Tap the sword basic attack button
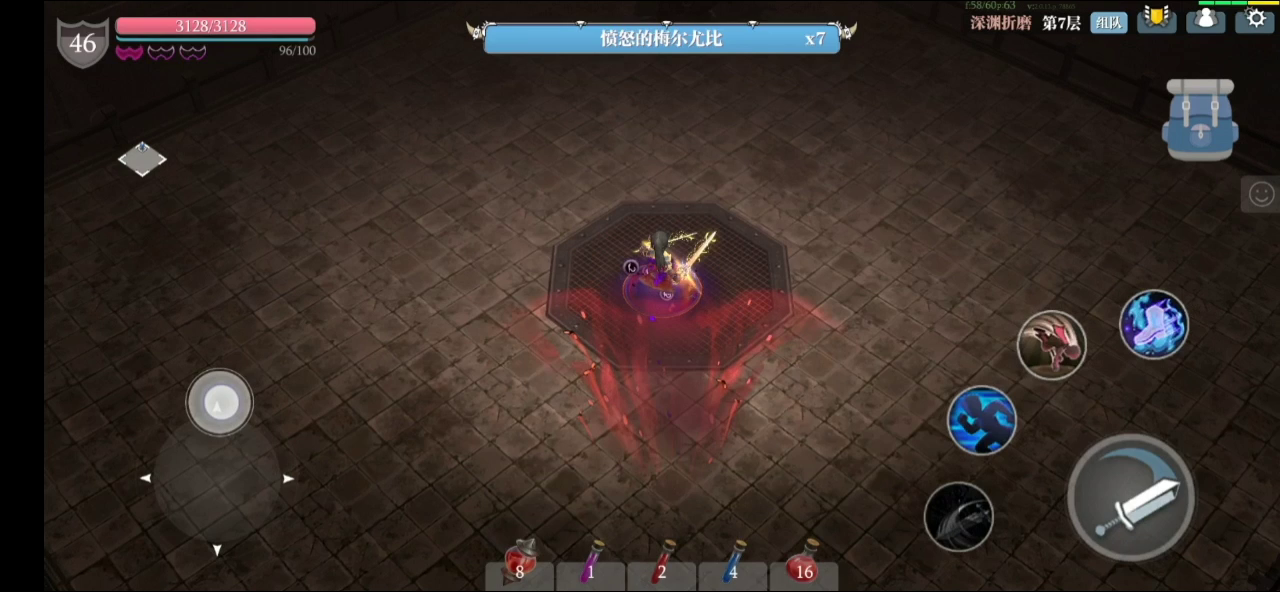This screenshot has width=1280, height=592. [1131, 499]
